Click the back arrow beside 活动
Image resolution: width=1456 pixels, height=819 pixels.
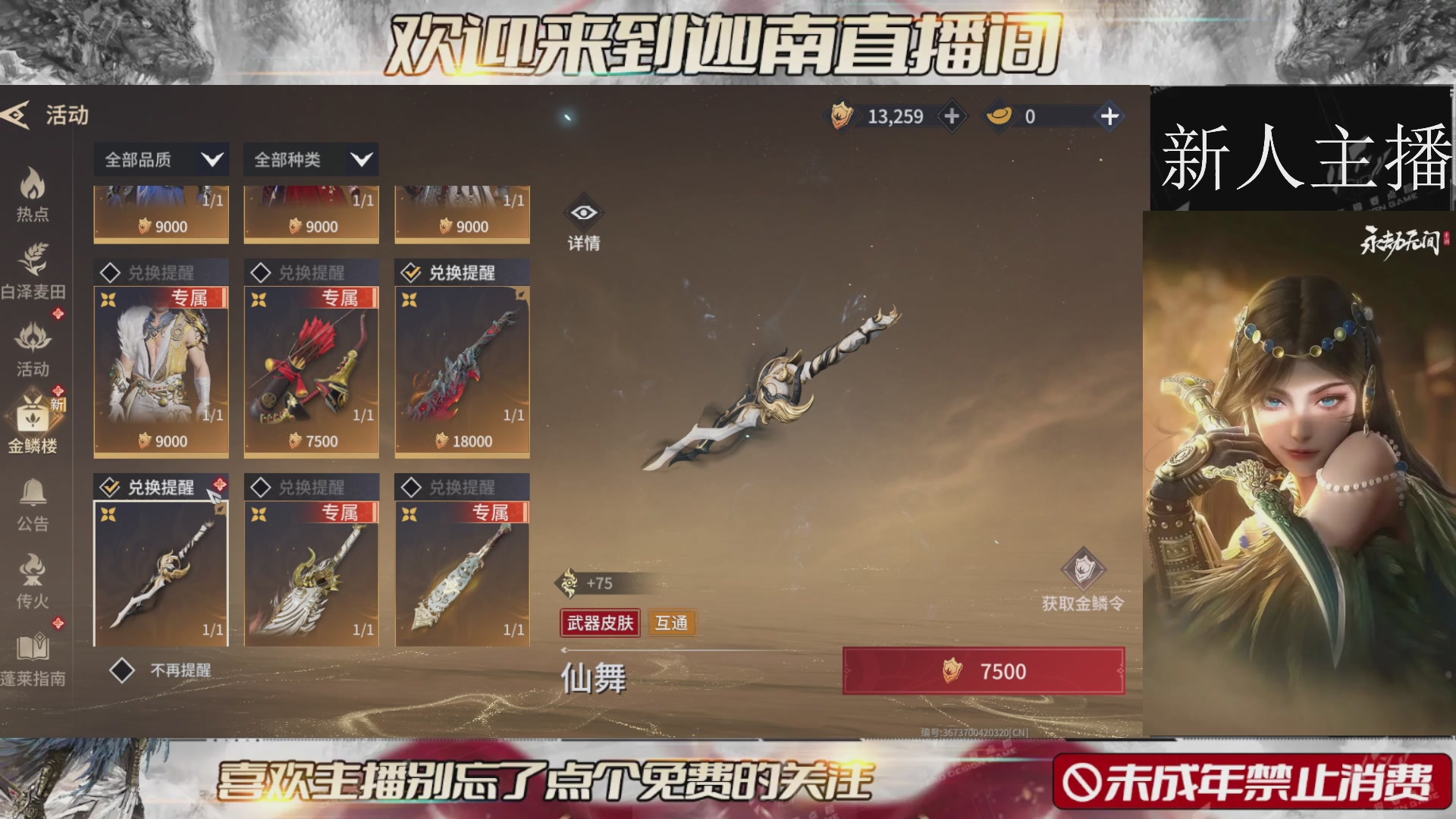point(12,115)
